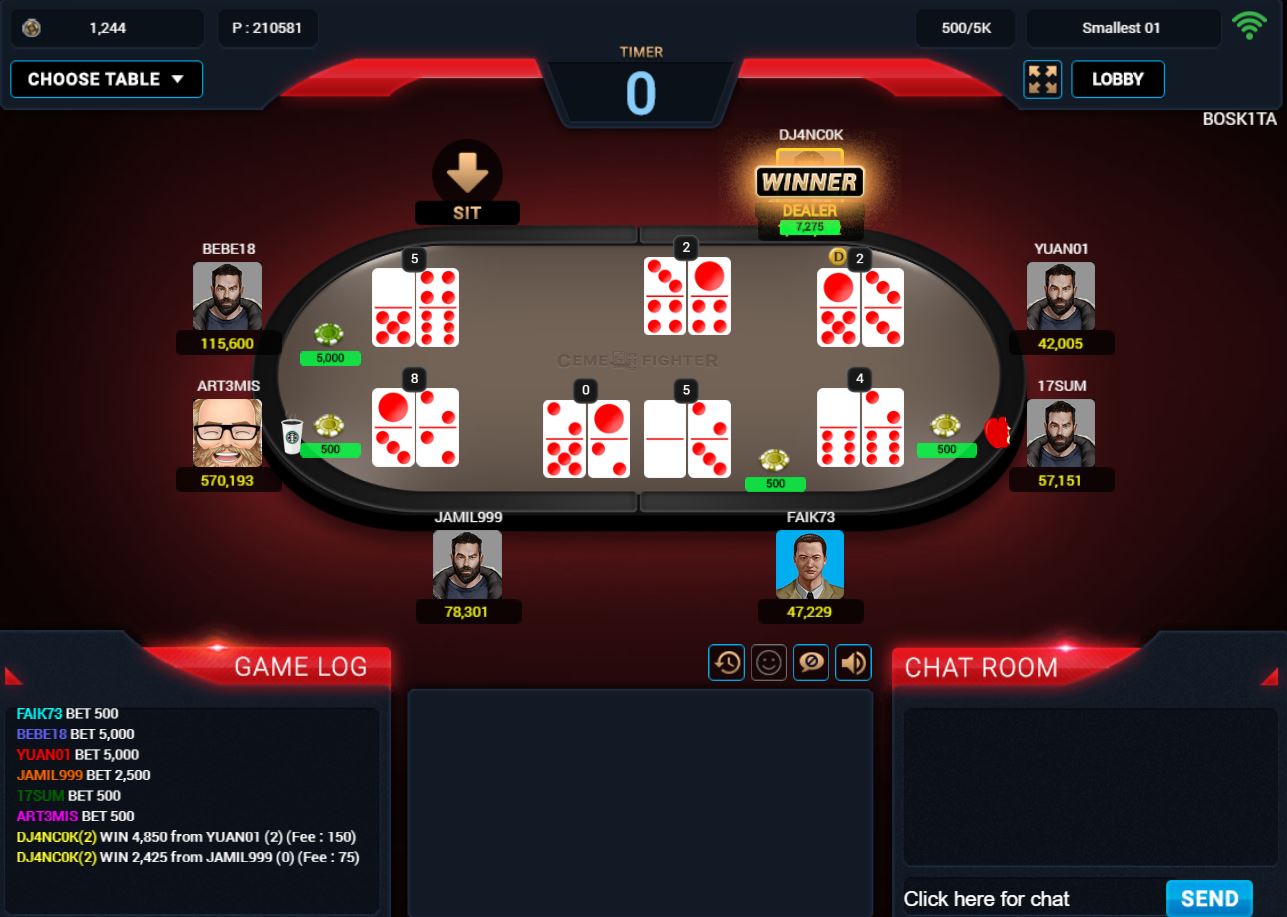
Task: Click the fullscreen arrows icon
Action: tap(1042, 79)
